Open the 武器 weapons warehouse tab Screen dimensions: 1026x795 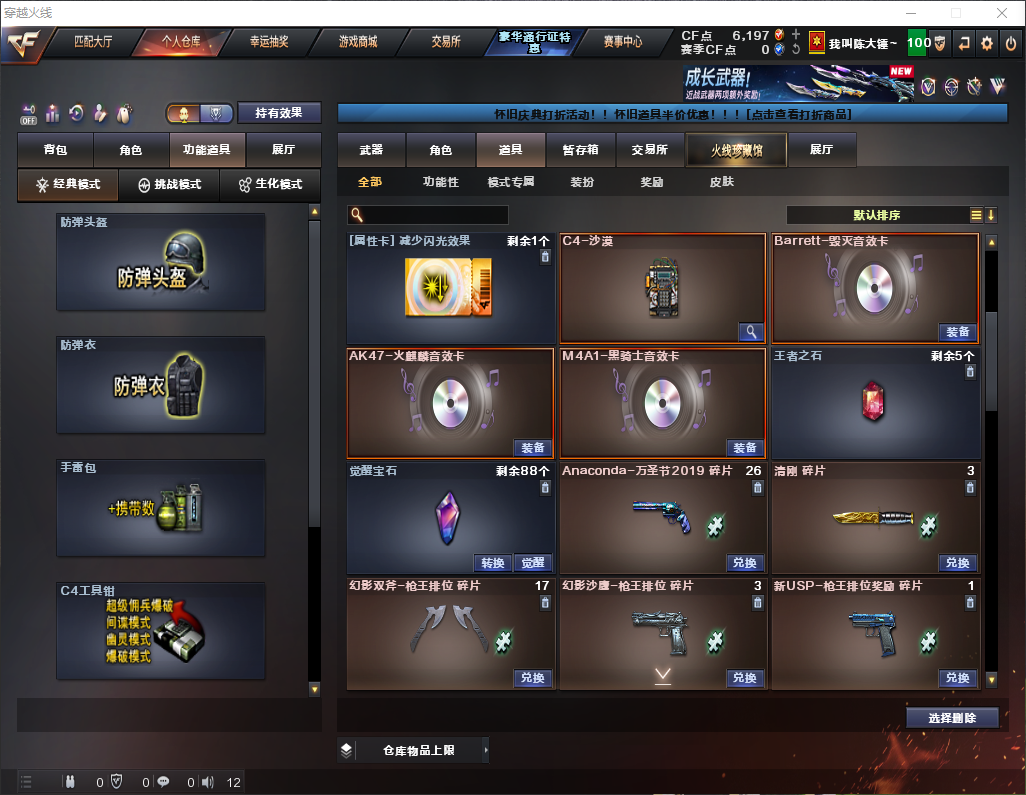[x=371, y=150]
